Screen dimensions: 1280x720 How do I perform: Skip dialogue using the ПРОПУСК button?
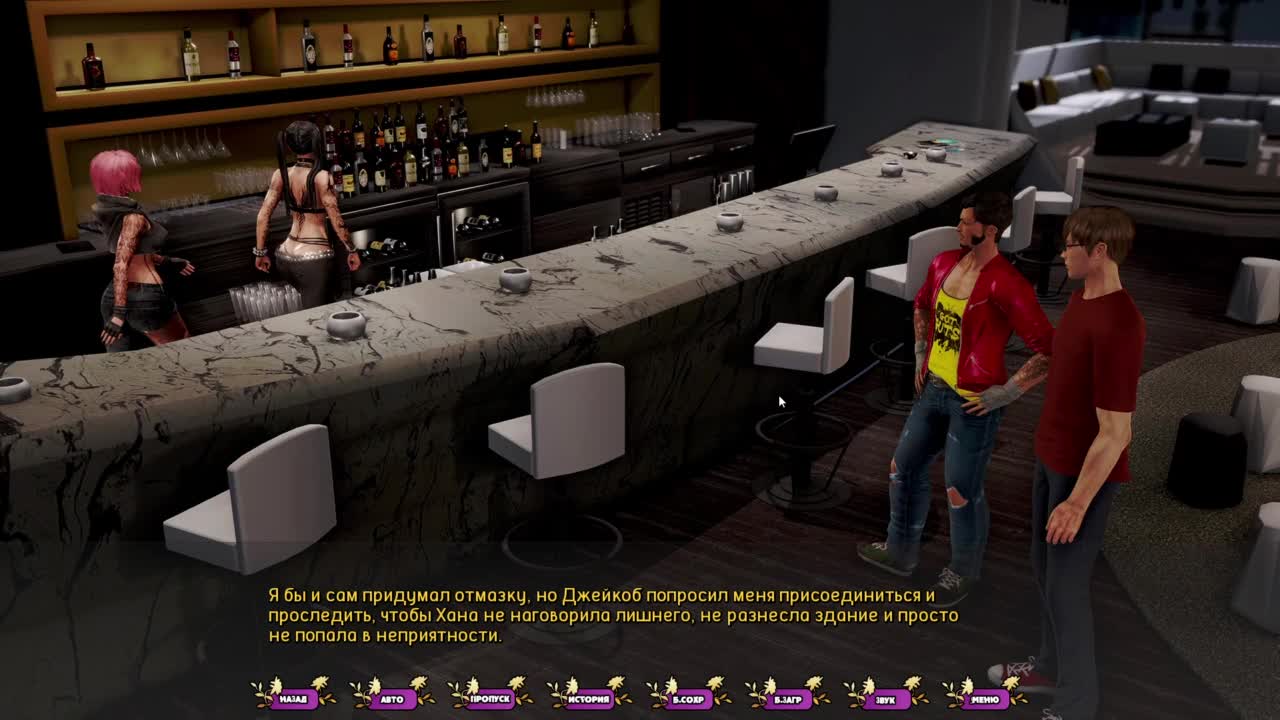(x=491, y=699)
